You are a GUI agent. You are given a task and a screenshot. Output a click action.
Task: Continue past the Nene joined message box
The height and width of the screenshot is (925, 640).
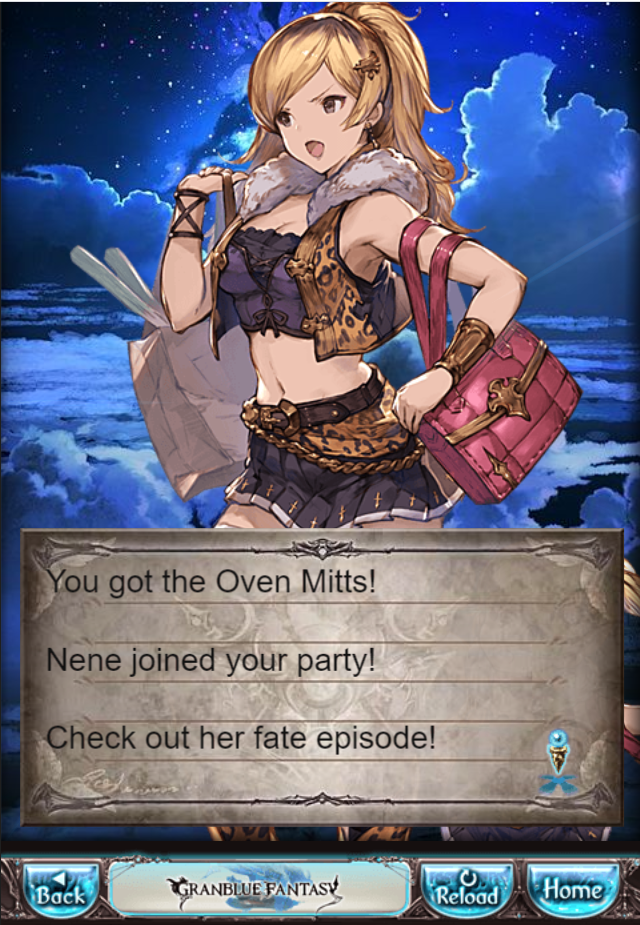320,675
